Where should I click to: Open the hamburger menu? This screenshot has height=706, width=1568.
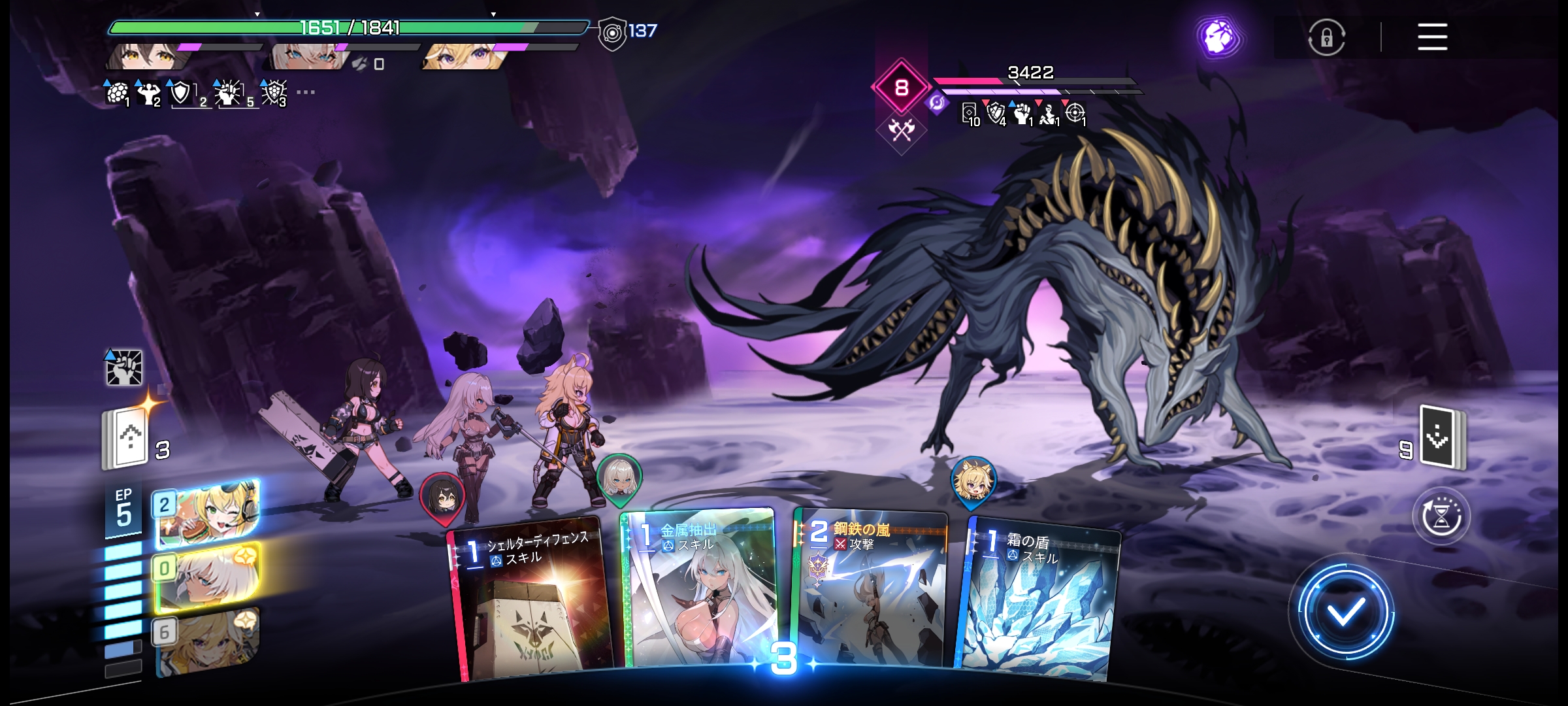(x=1432, y=37)
